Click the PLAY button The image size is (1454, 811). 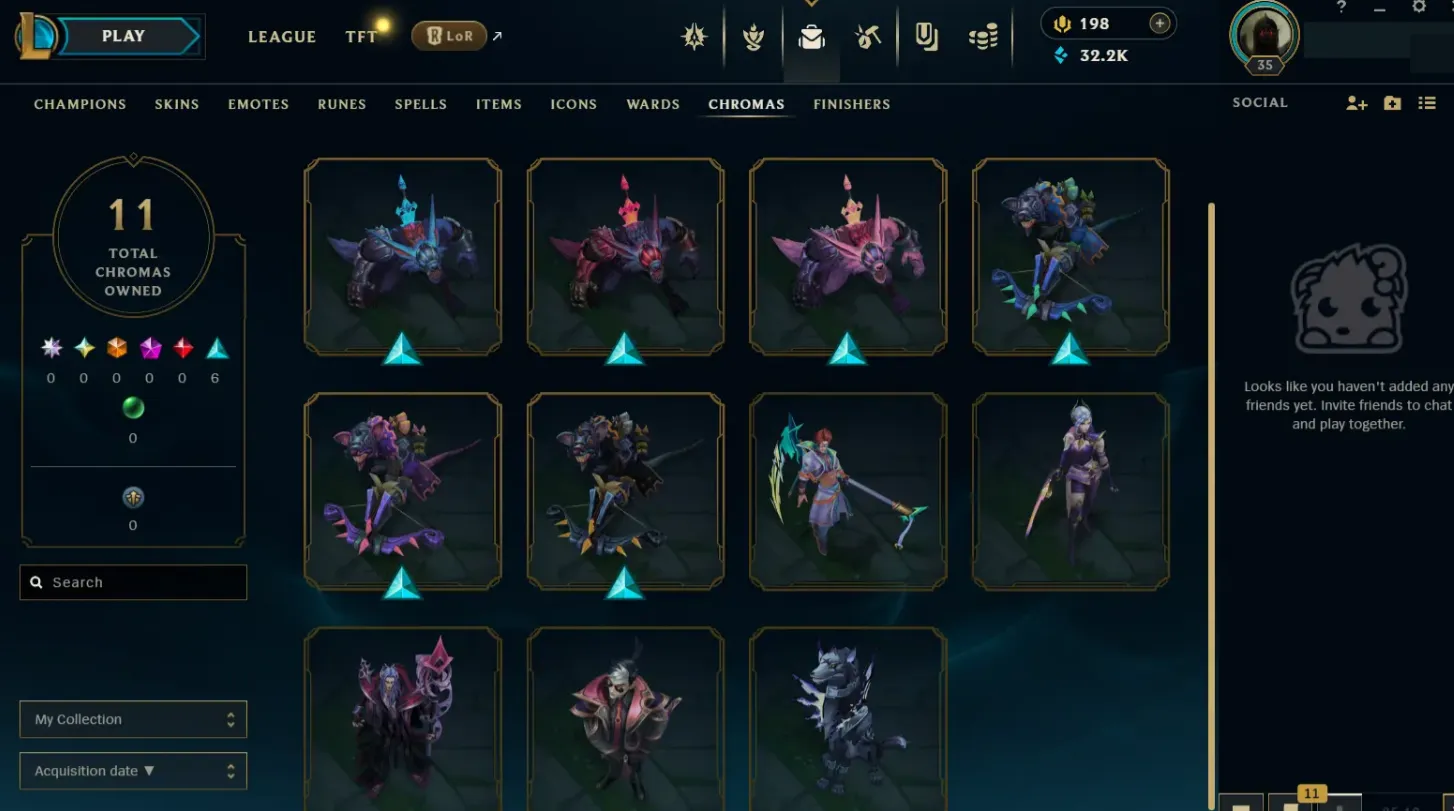click(122, 35)
